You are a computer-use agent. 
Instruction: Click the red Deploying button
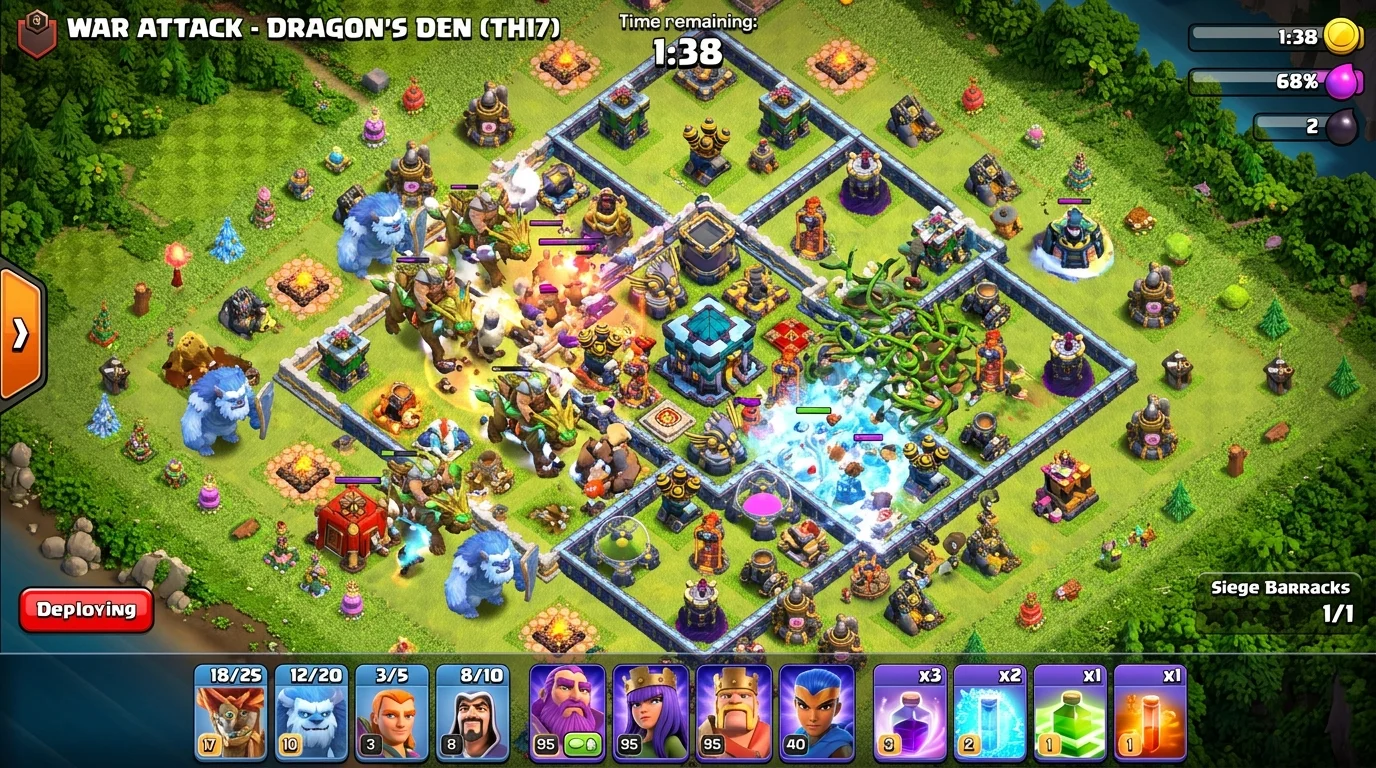point(86,609)
